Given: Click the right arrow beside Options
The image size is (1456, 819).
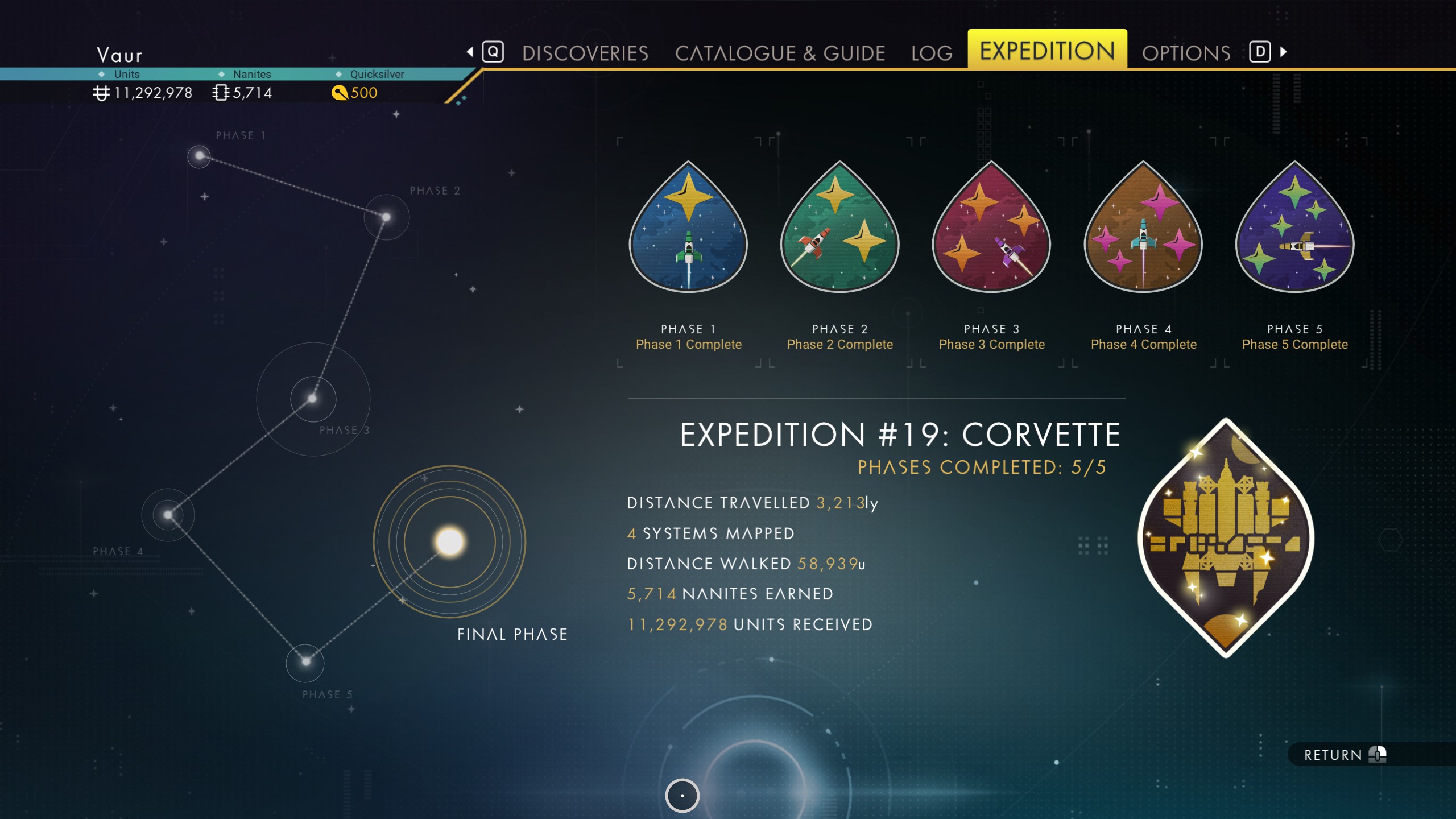Looking at the screenshot, I should point(1284,52).
